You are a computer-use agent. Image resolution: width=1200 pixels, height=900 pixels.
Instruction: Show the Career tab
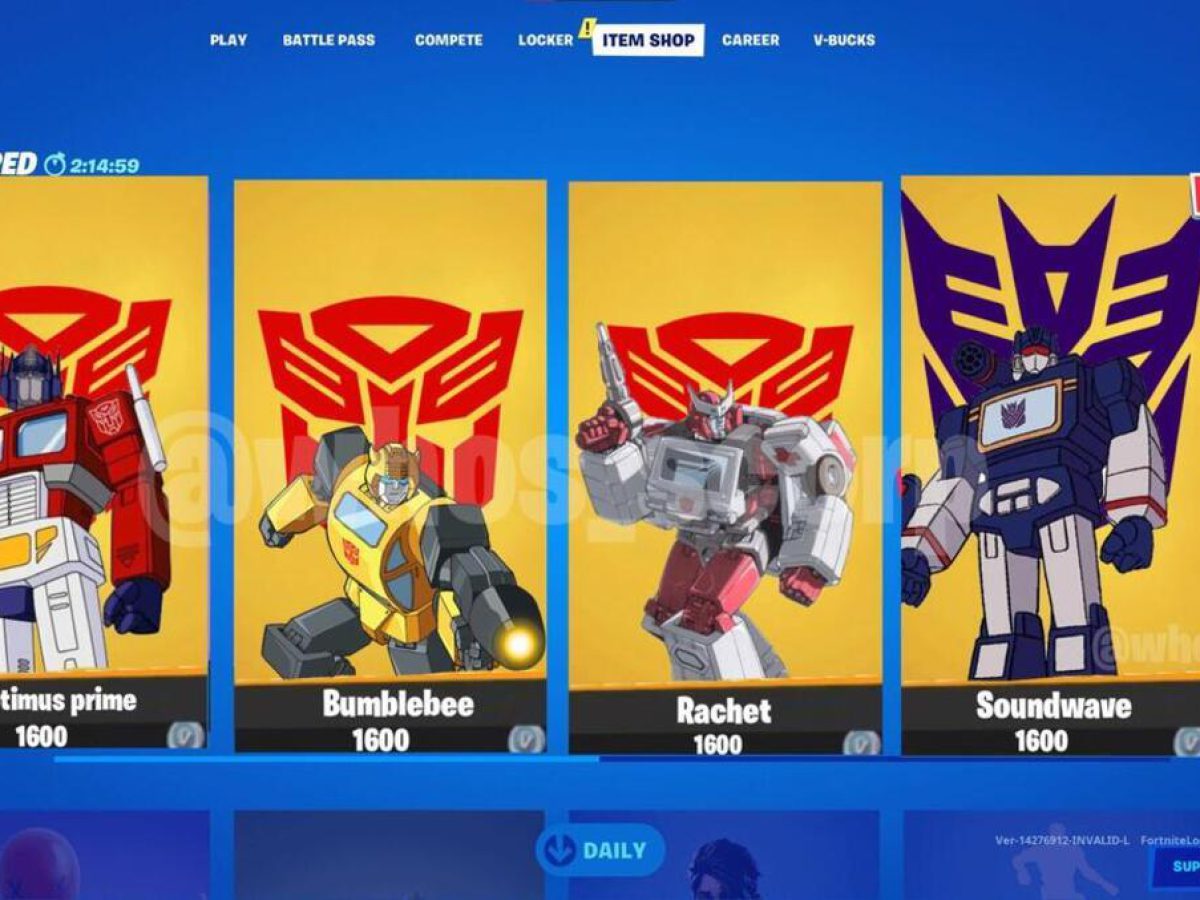(750, 40)
